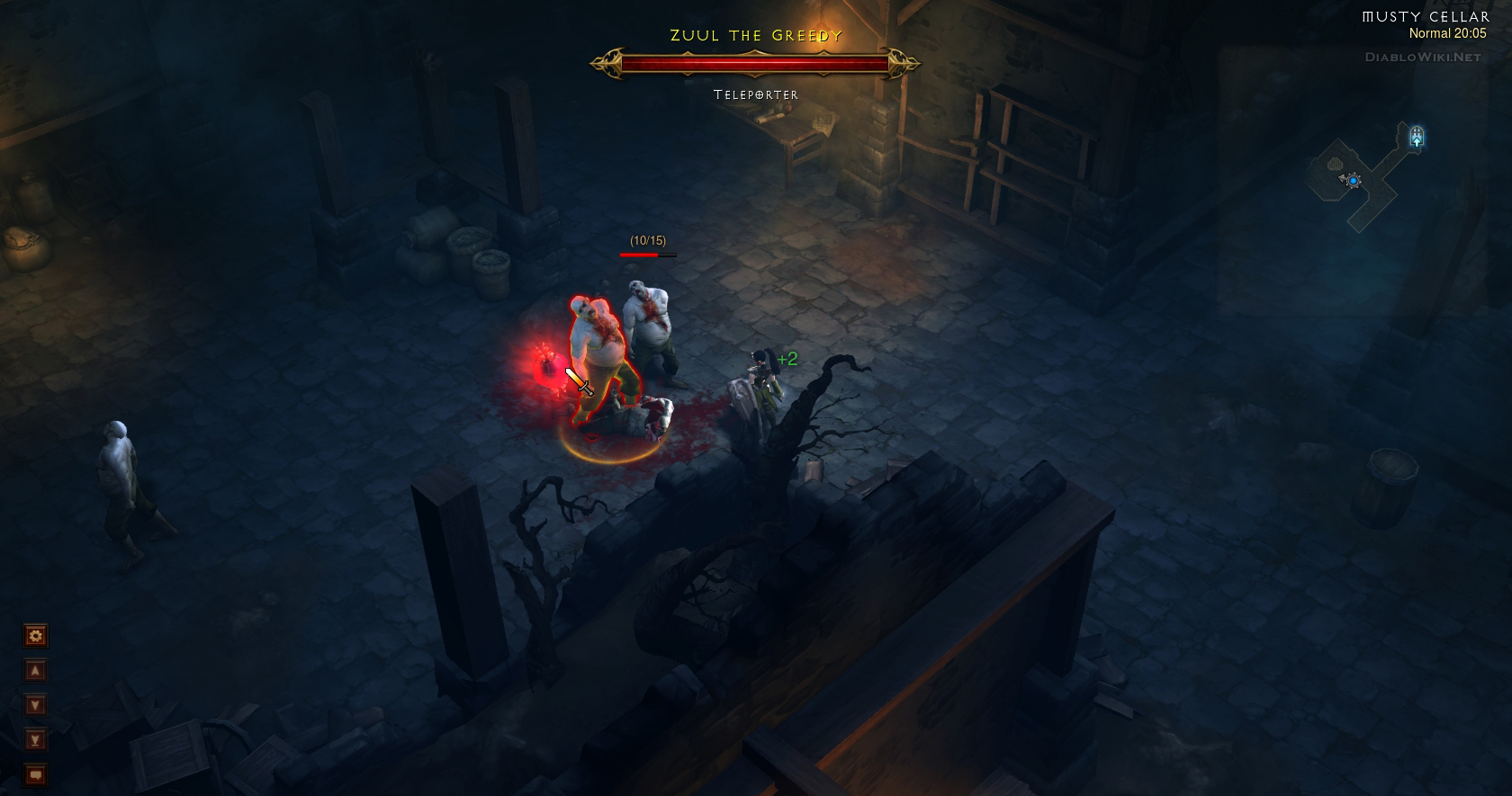Viewport: 1512px width, 796px height.
Task: Open the chat gear settings button
Action: (35, 636)
